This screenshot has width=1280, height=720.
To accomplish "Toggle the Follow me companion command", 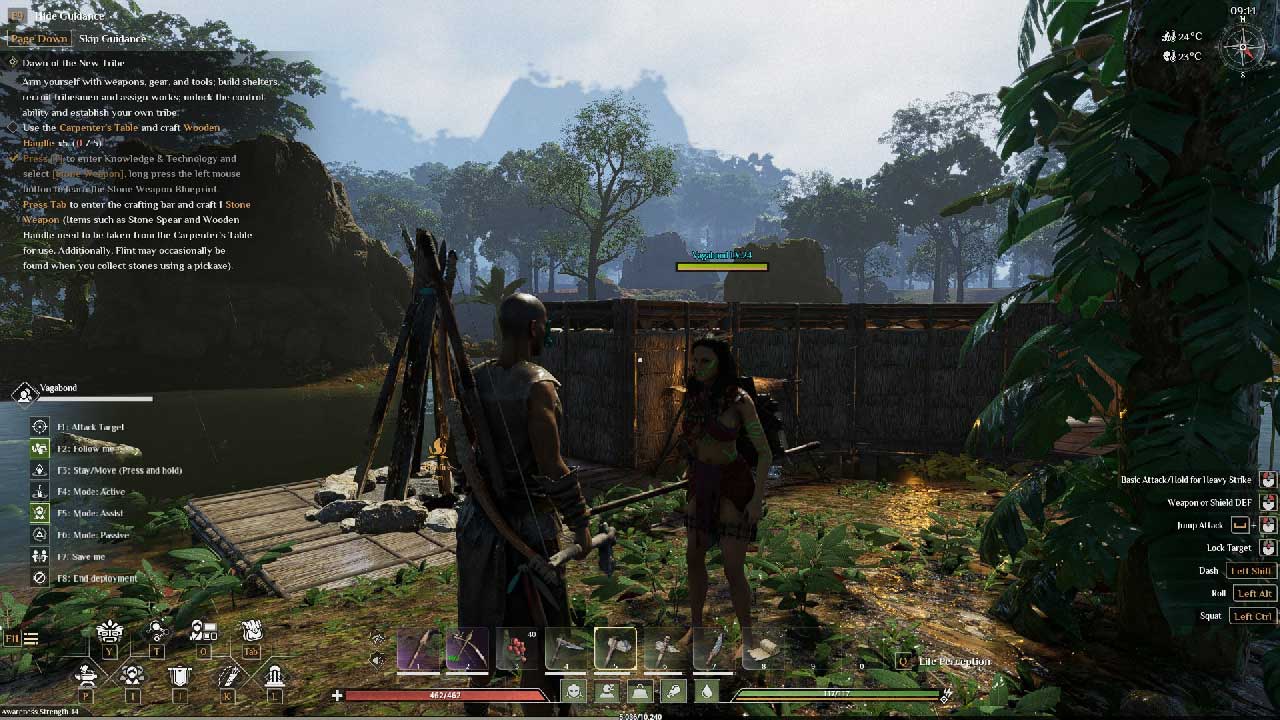I will (x=40, y=449).
